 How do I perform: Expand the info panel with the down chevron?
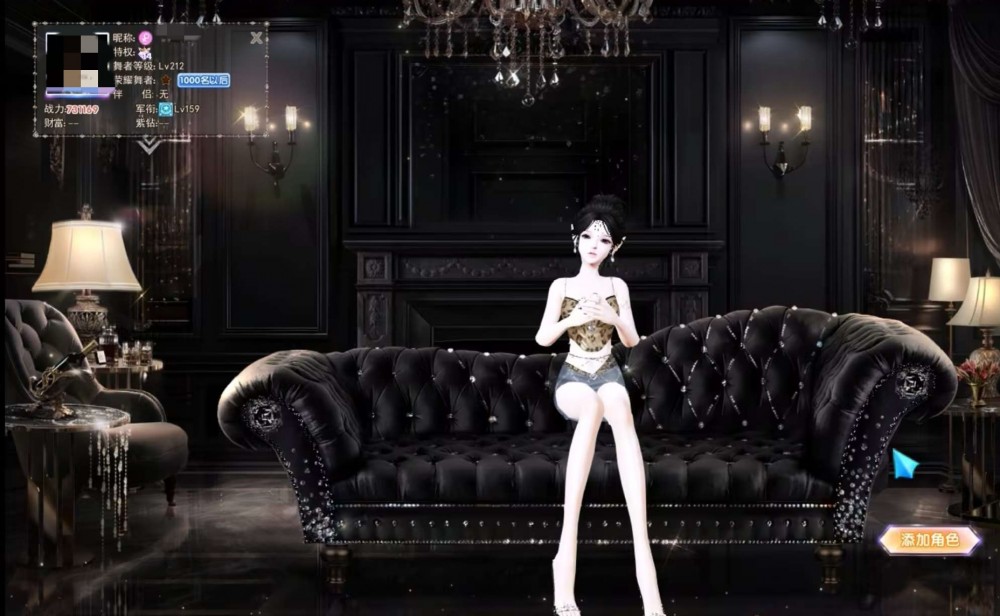click(150, 146)
